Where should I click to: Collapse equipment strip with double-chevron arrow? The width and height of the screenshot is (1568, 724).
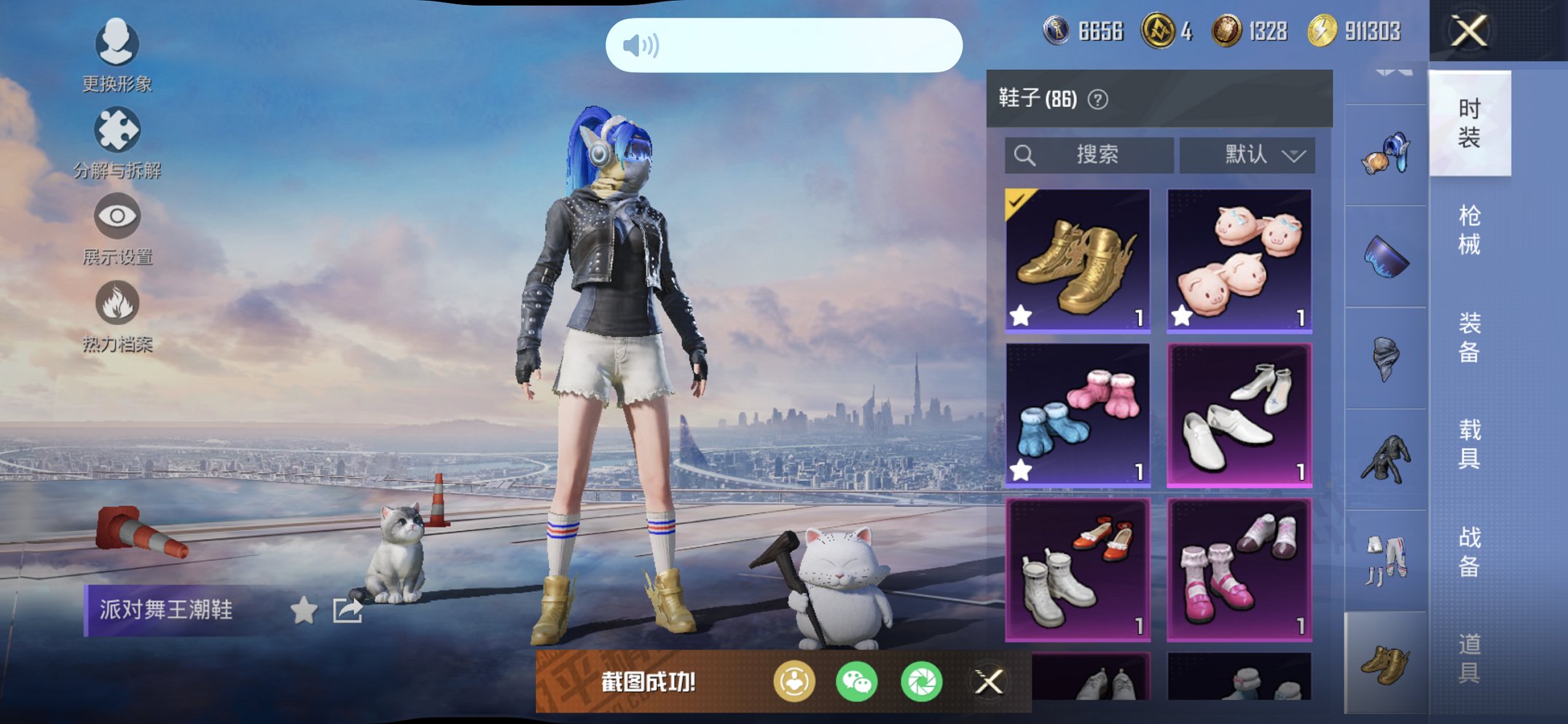(x=1393, y=73)
